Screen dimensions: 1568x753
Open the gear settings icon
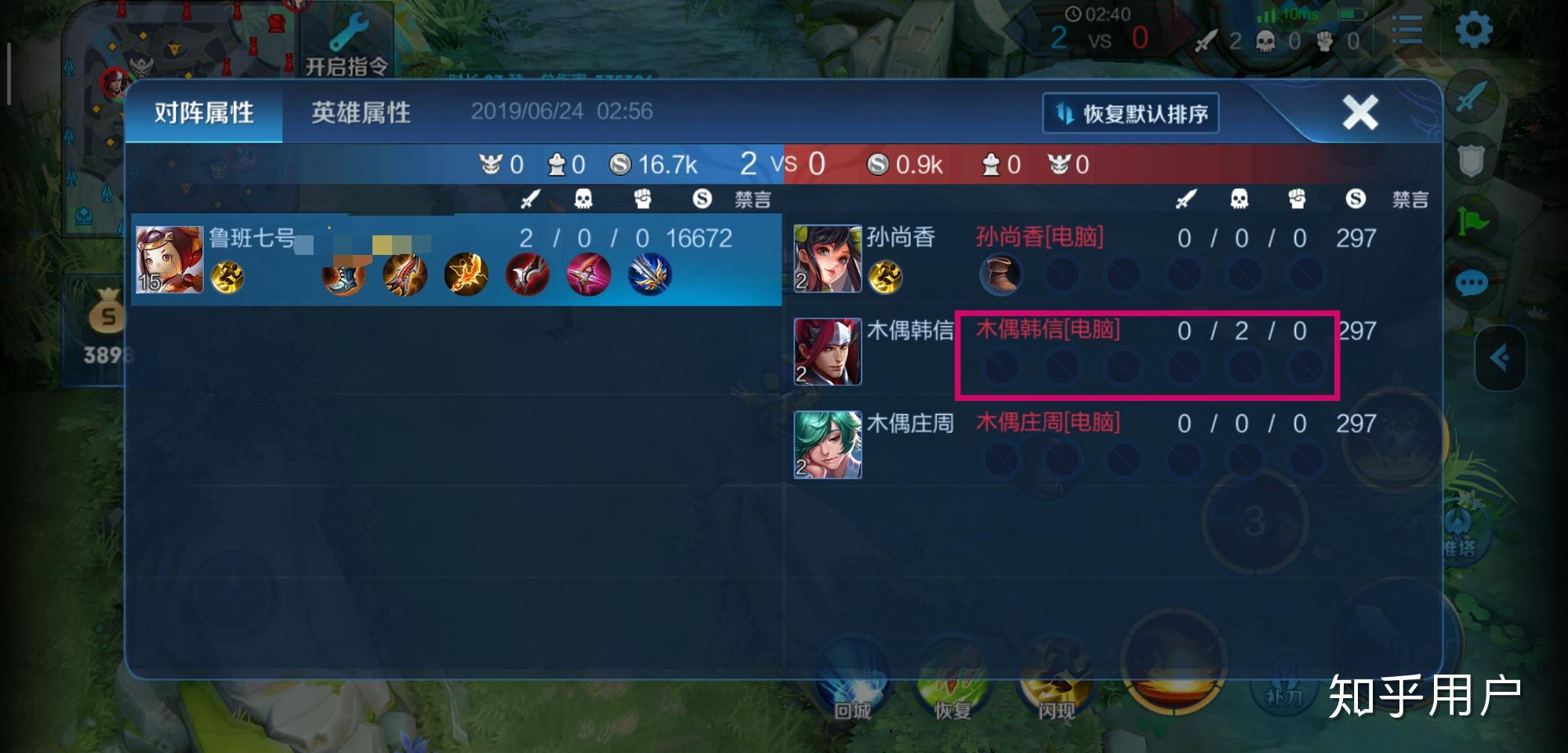pyautogui.click(x=1473, y=30)
